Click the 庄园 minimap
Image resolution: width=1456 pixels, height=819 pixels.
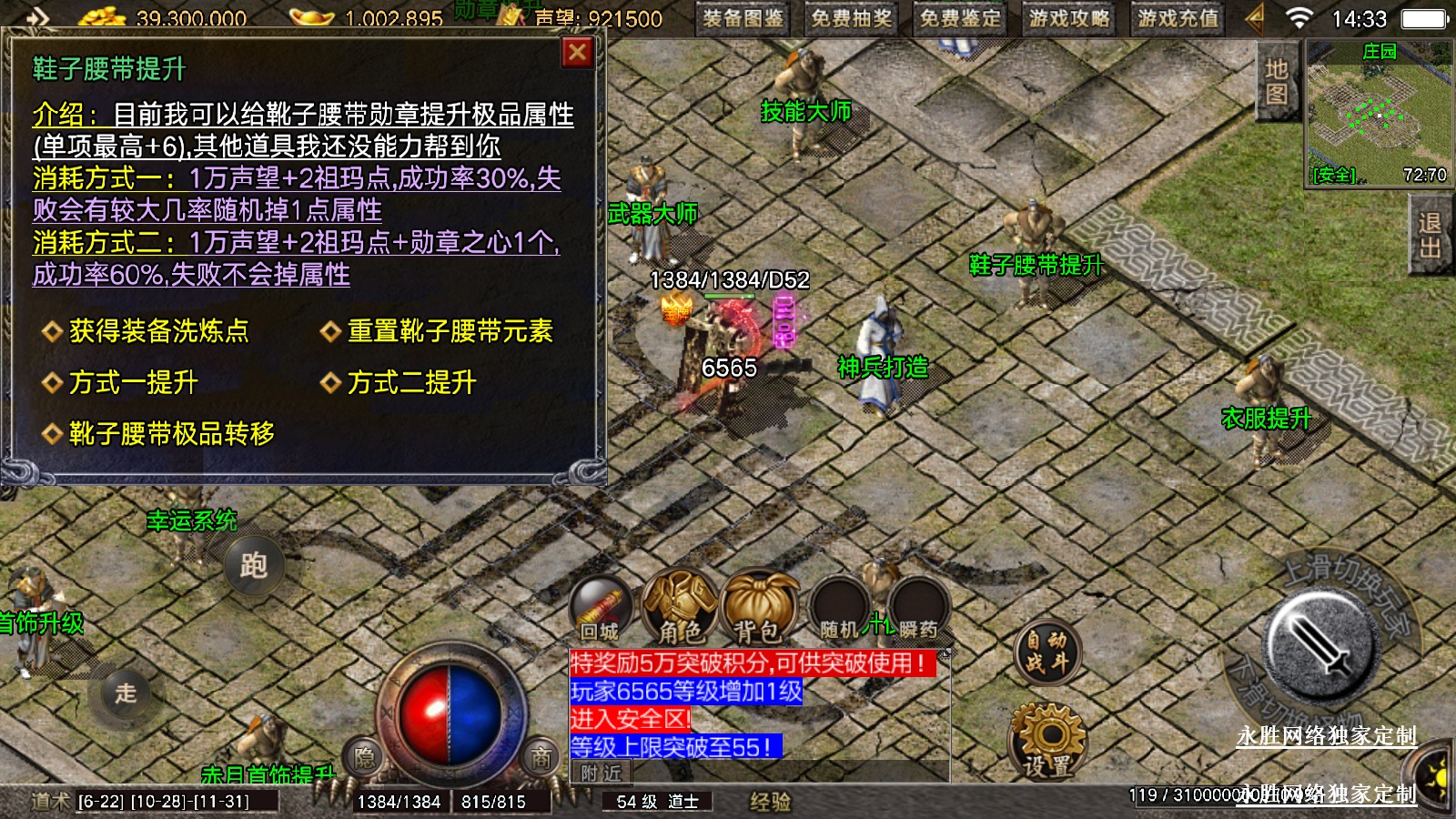1378,114
